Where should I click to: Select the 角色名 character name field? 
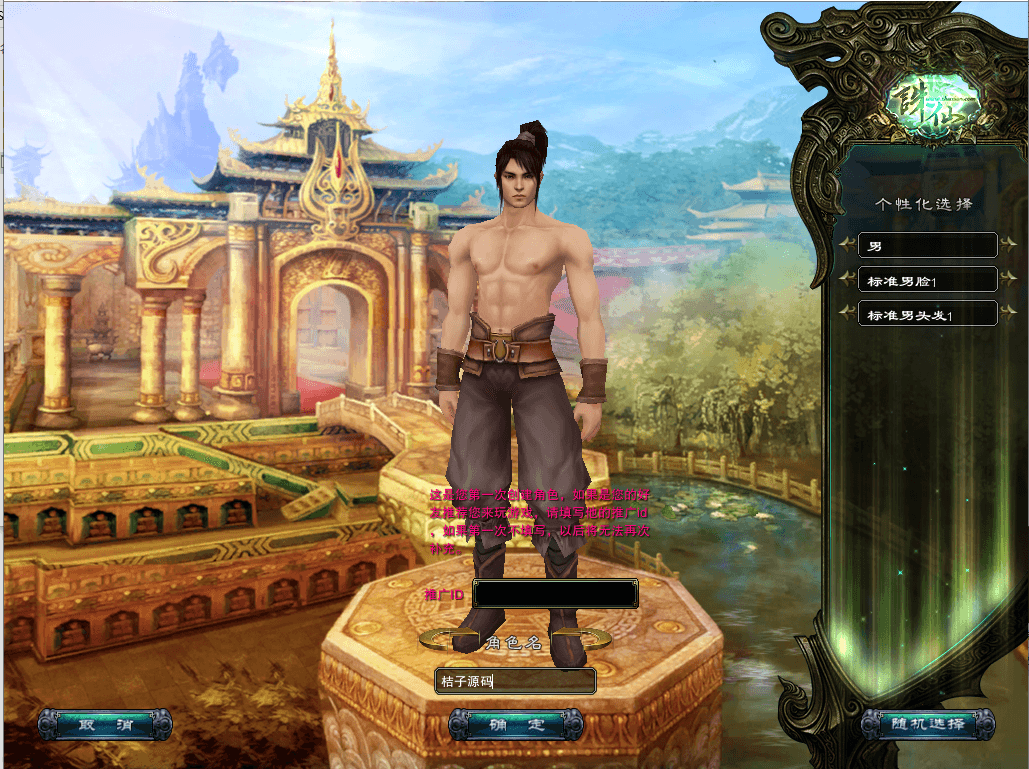coord(516,682)
